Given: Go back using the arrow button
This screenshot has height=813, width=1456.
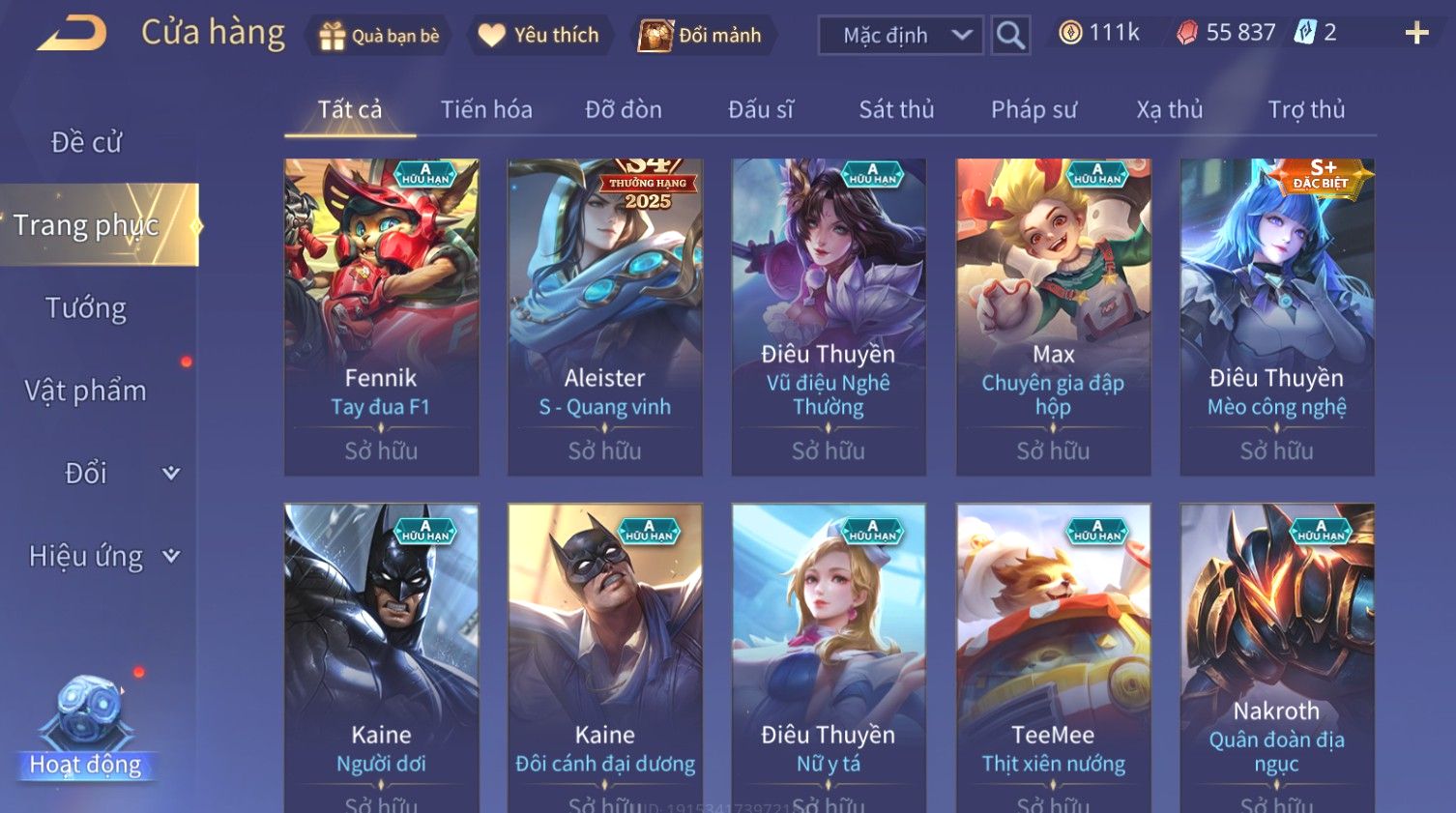Looking at the screenshot, I should [72, 34].
